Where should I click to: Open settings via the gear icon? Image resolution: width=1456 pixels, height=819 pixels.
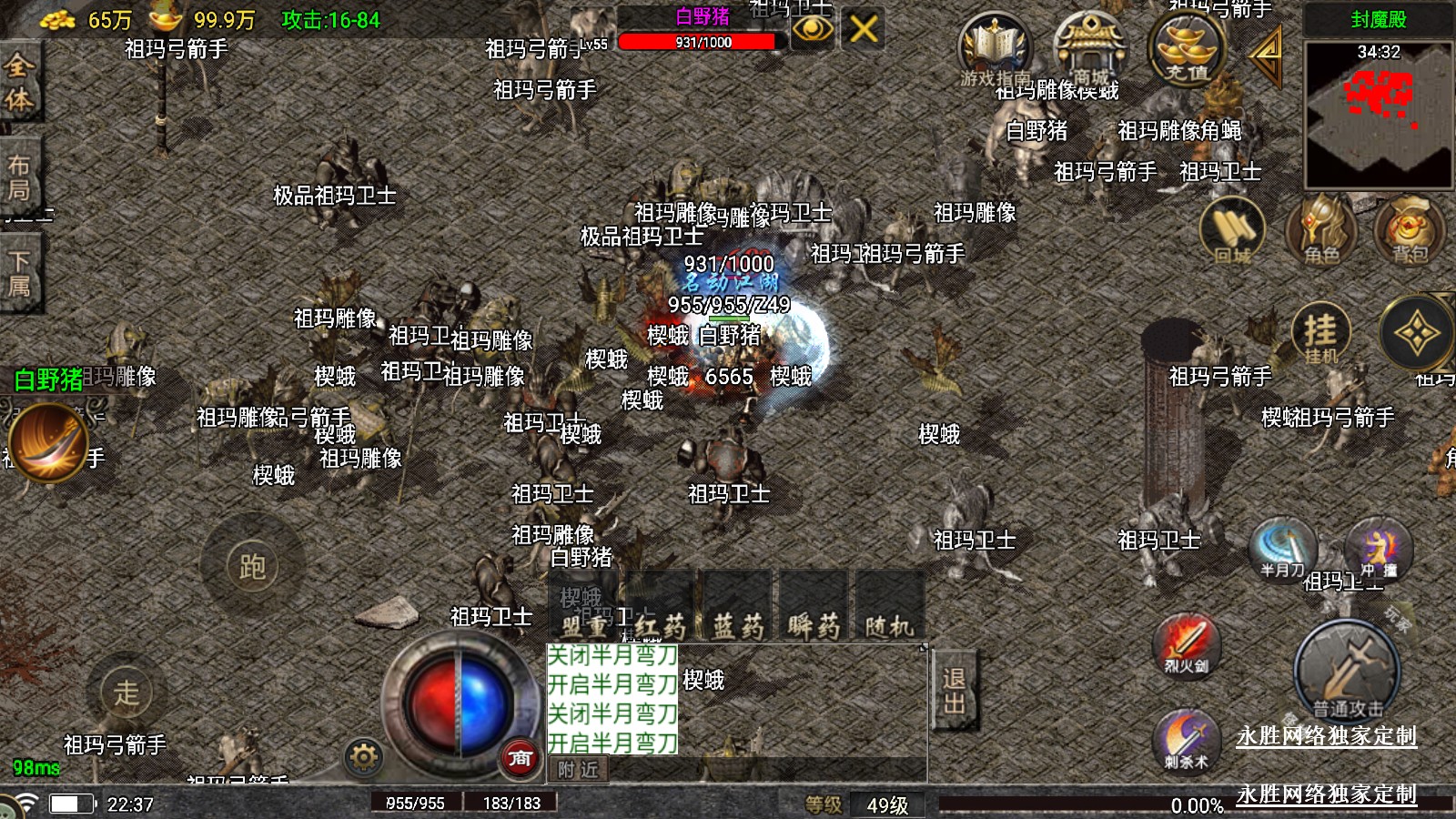pos(363,757)
